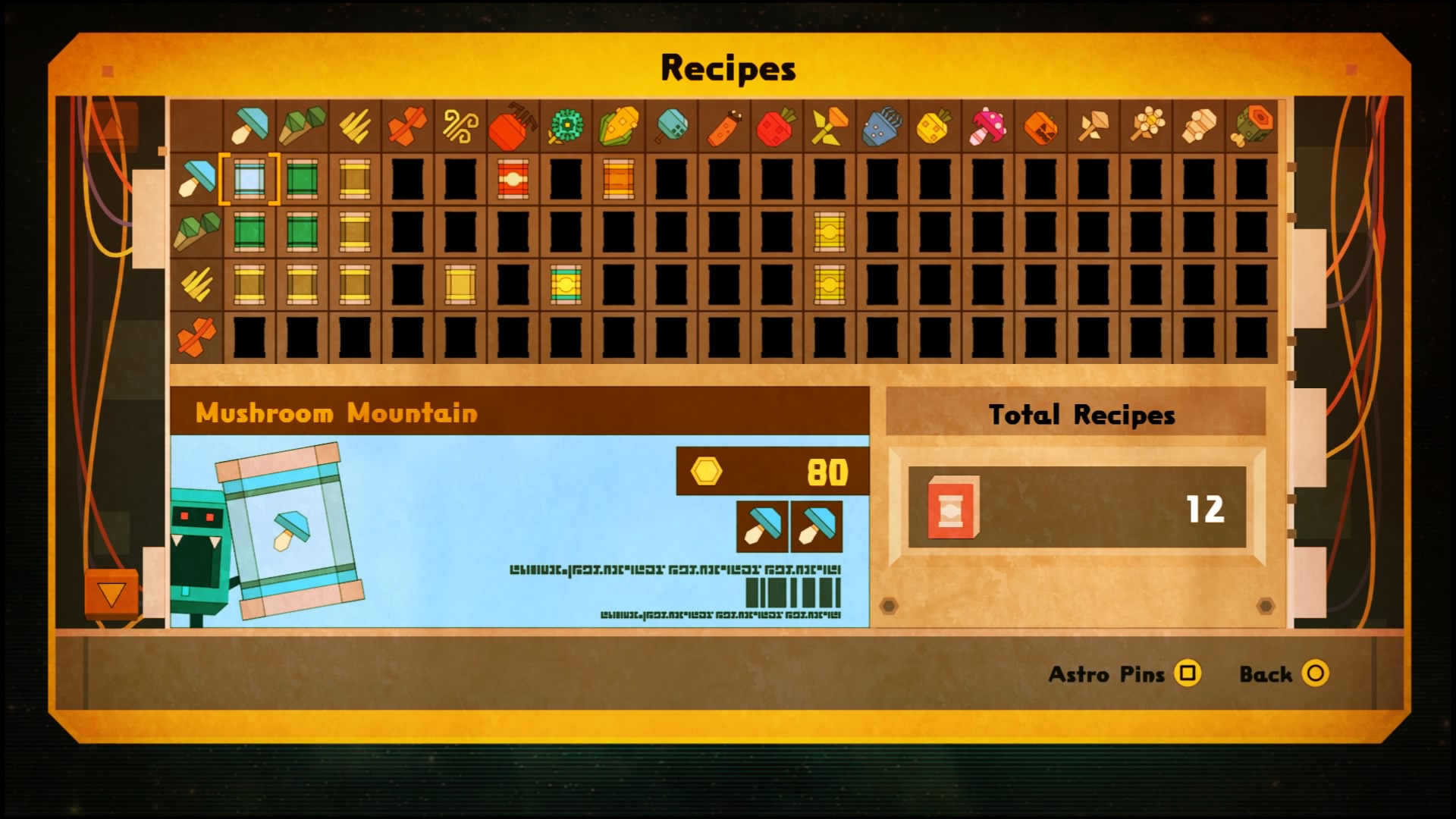Image resolution: width=1456 pixels, height=819 pixels.
Task: Select the highlighted Mushroom Mountain recipe can
Action: (x=249, y=180)
